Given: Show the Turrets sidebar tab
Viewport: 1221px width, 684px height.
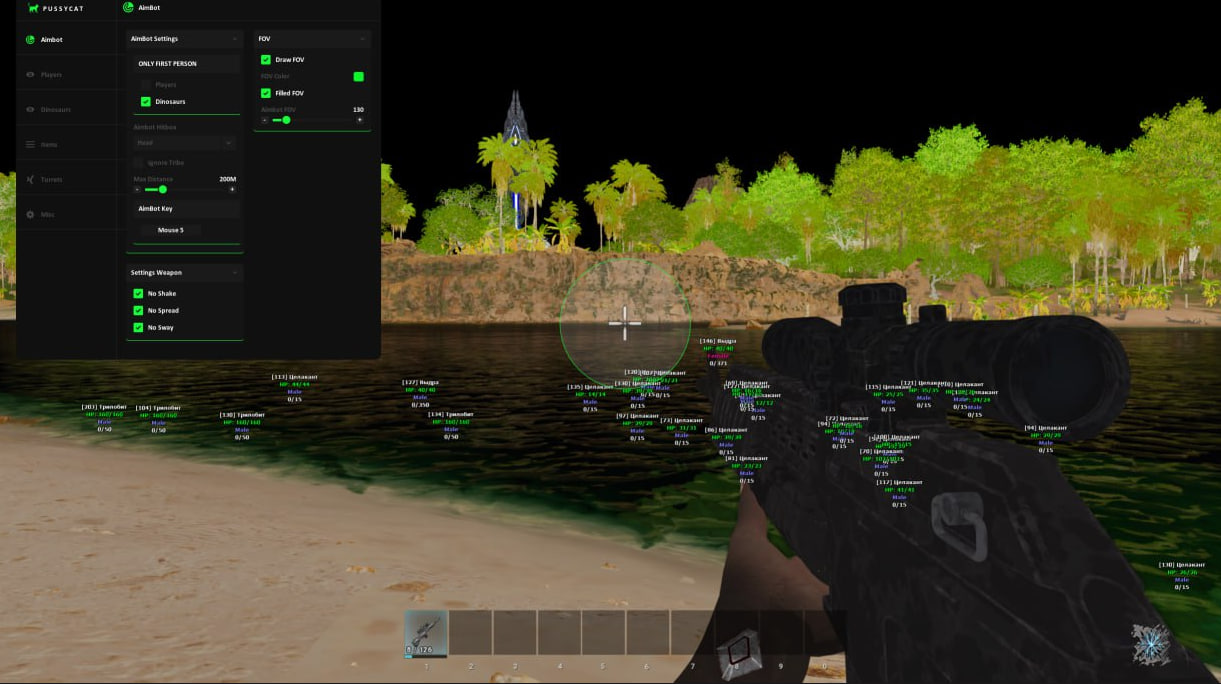Looking at the screenshot, I should 51,180.
